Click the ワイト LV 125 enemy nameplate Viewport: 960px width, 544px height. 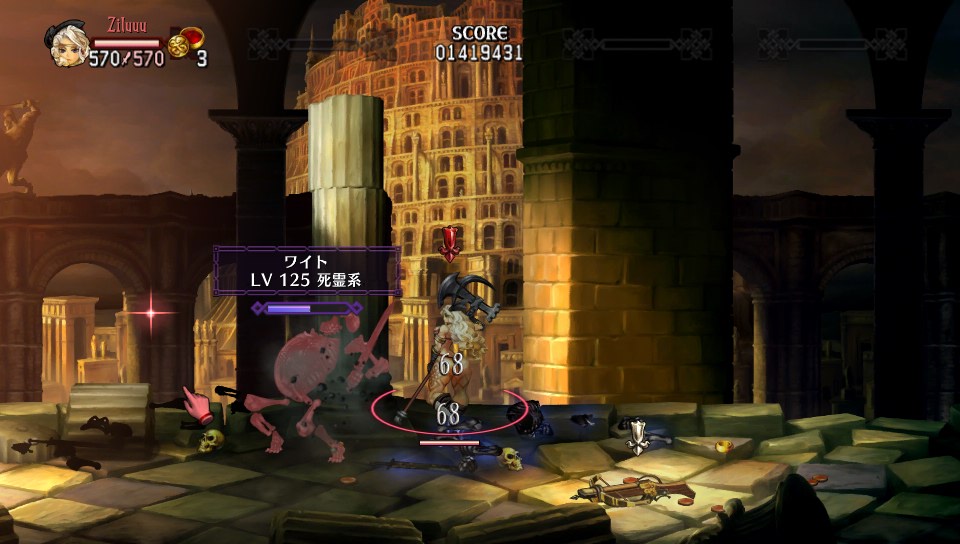(307, 271)
